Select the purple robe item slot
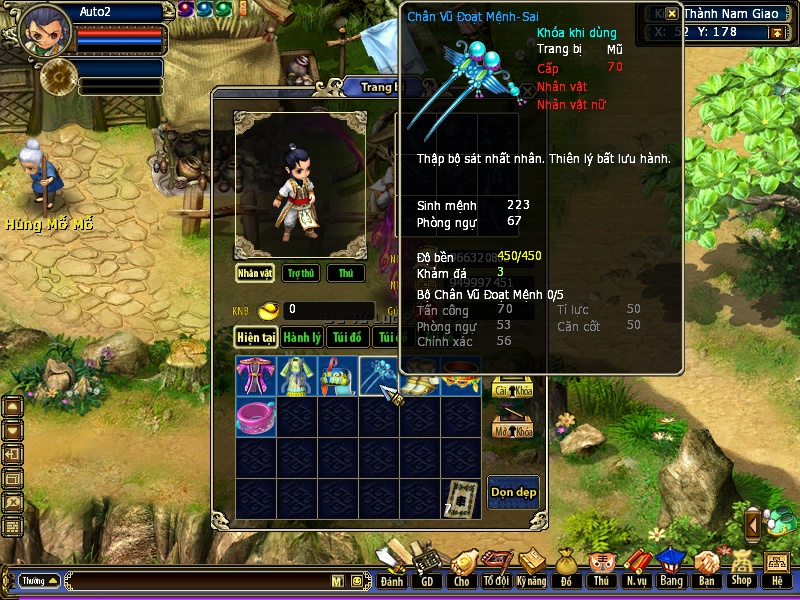The image size is (800, 600). [x=256, y=376]
